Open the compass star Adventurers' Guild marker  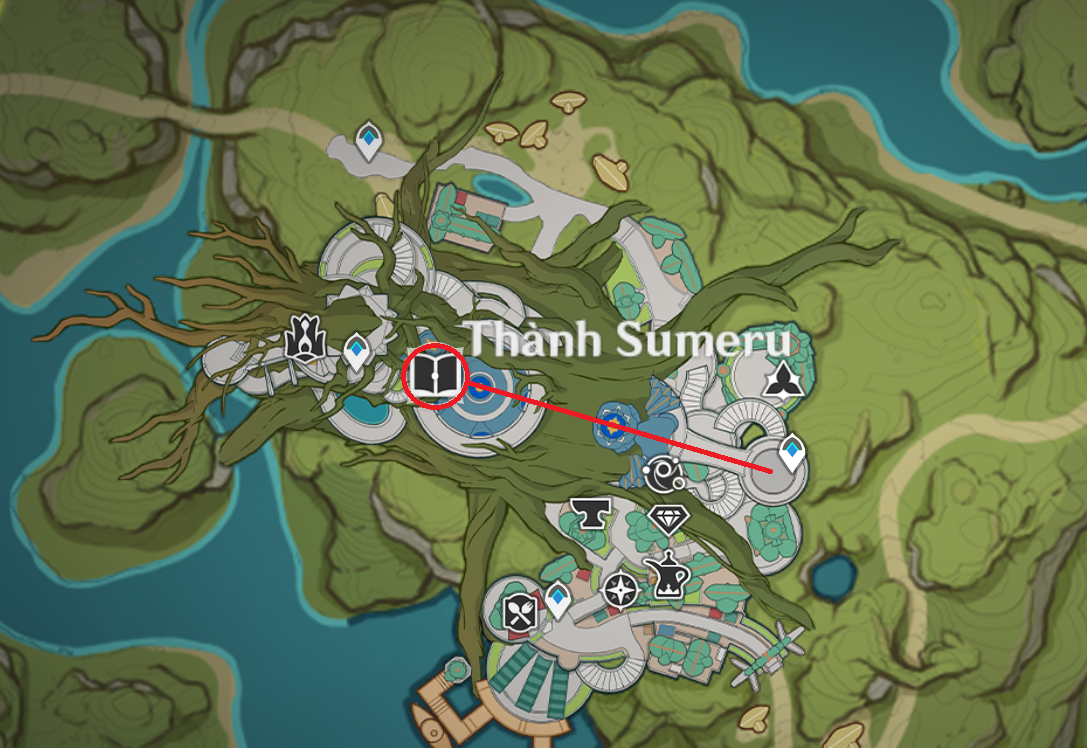coord(620,589)
